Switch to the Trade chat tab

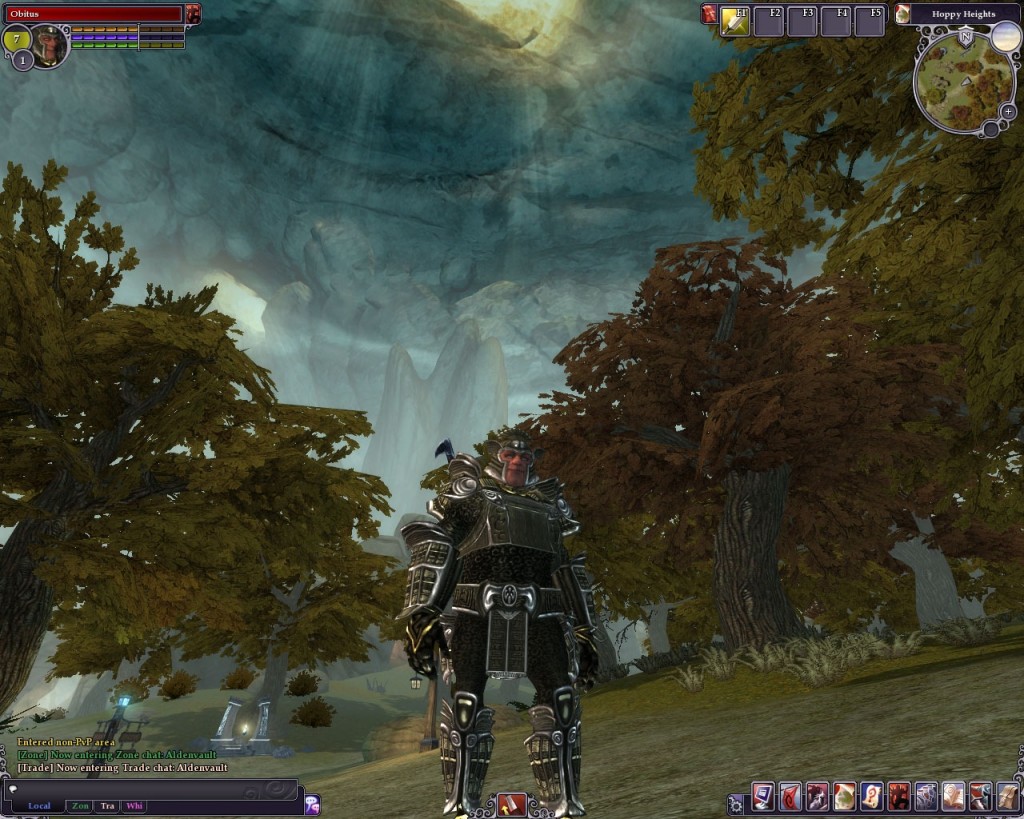click(x=107, y=805)
